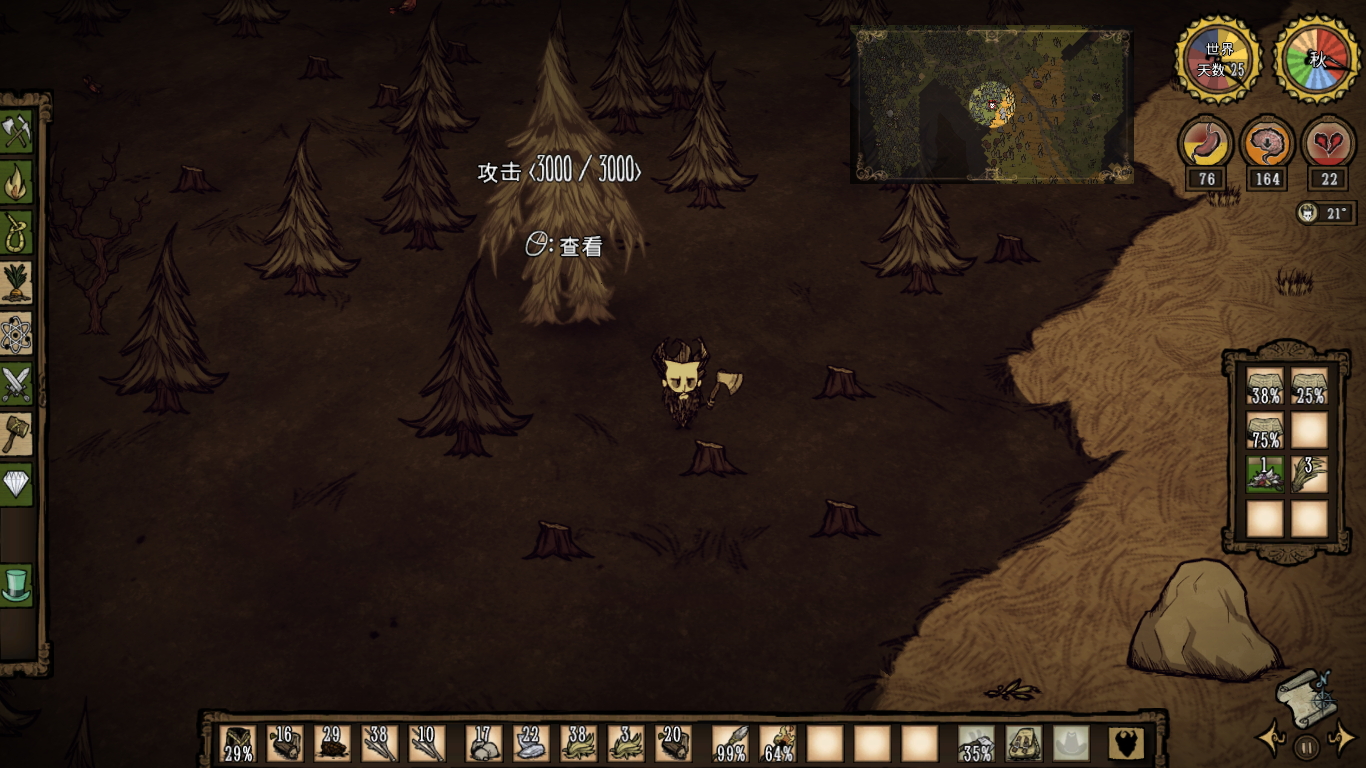Rotate camera with the left arrow
This screenshot has width=1366, height=768.
coord(1272,740)
